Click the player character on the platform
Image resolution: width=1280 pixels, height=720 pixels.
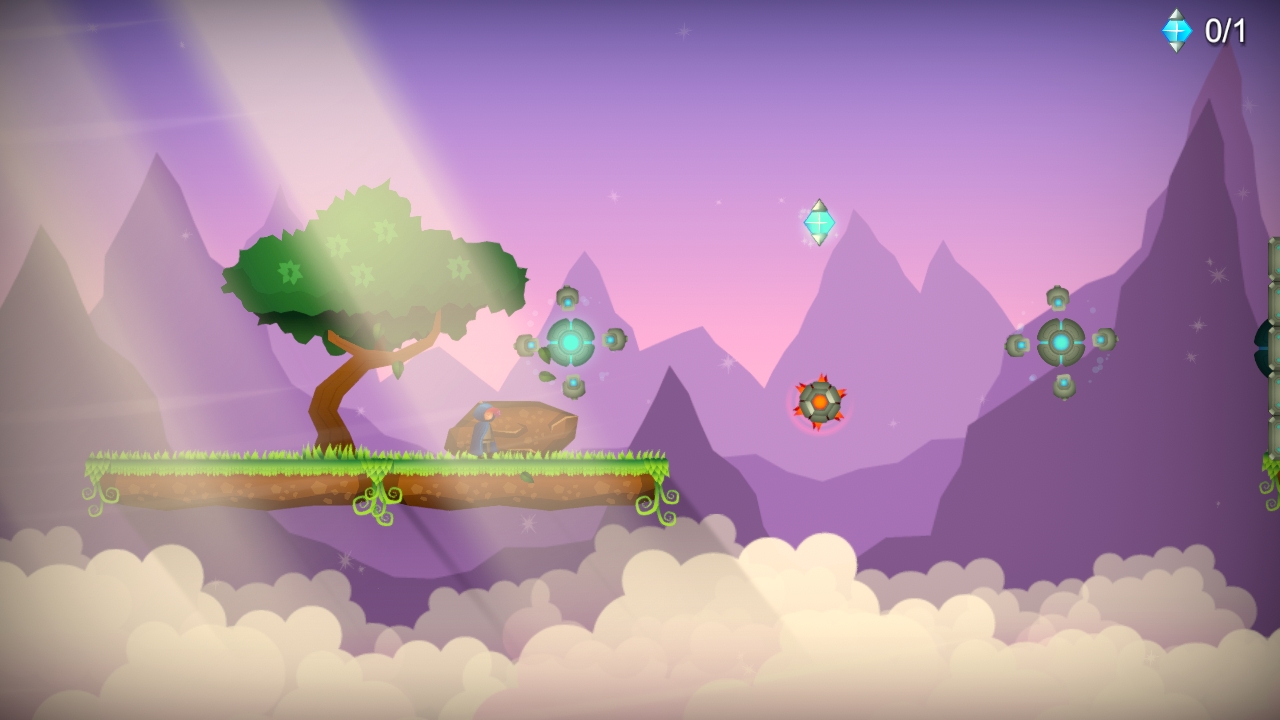pos(483,430)
